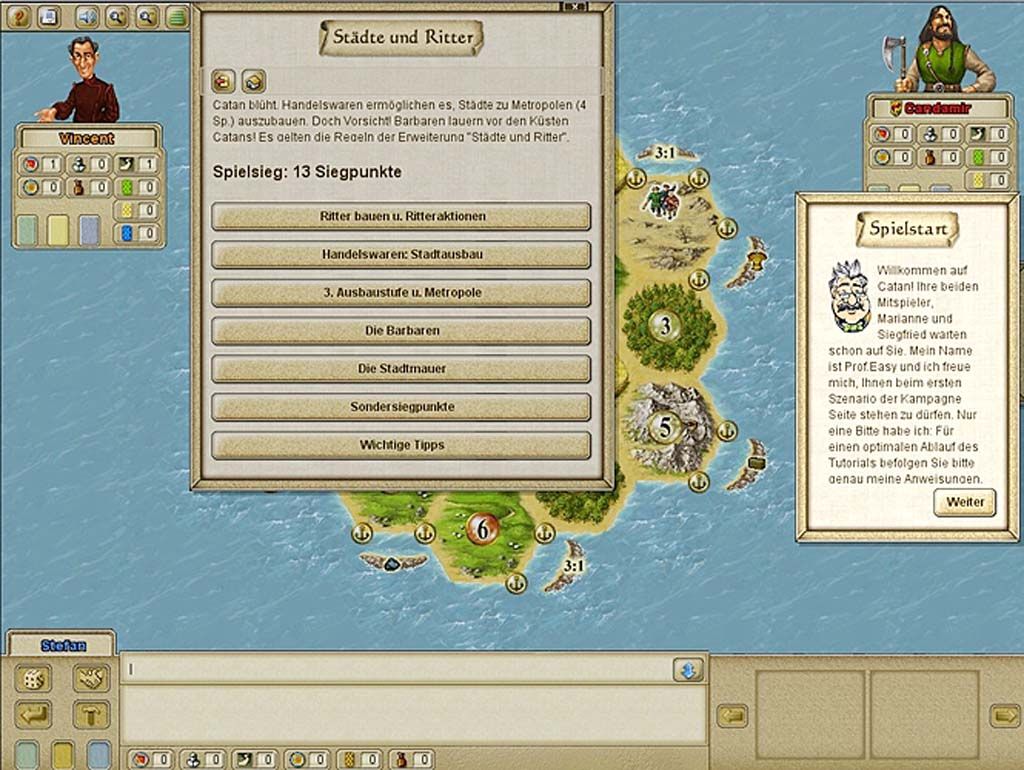
Task: Toggle sound with the speaker icon
Action: click(88, 16)
